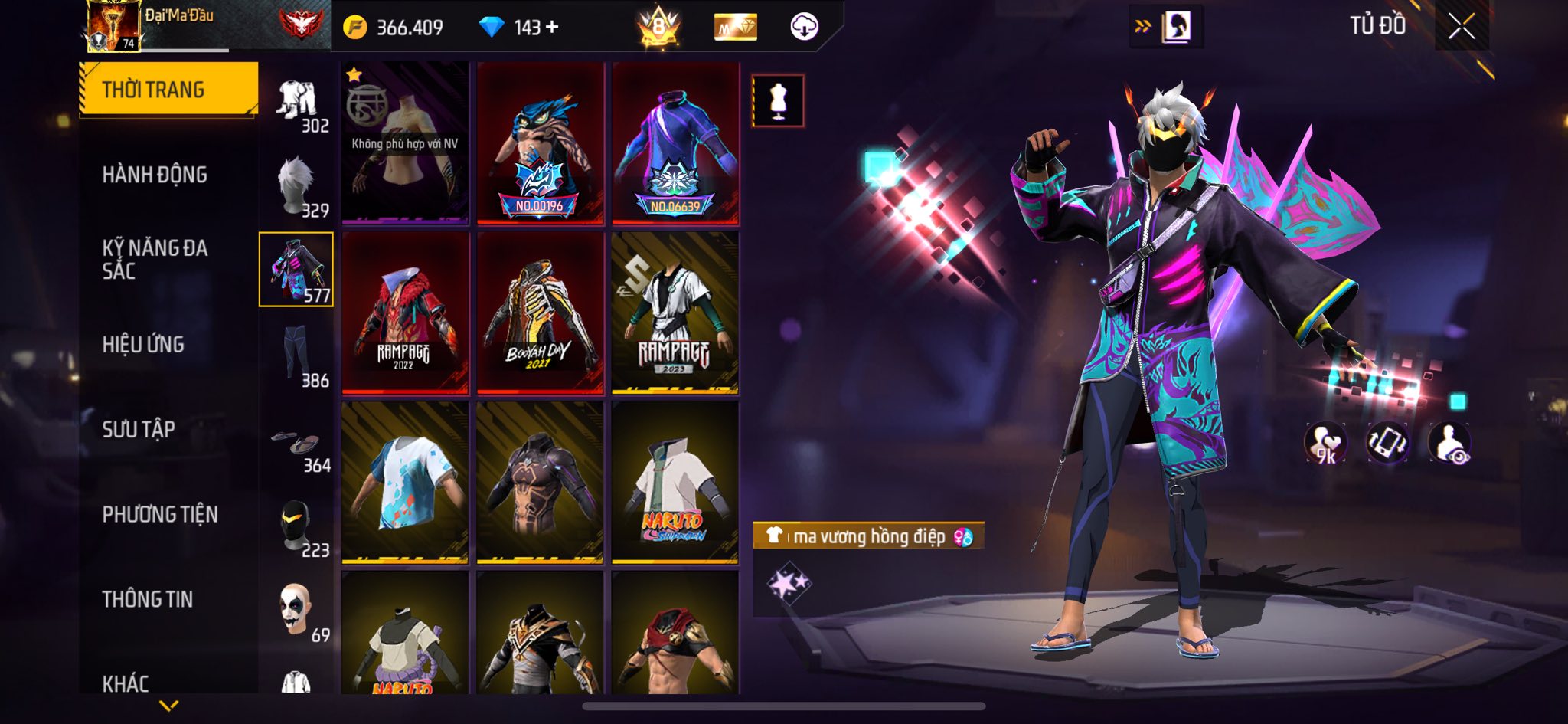Show the THÔNG TIN tab
Viewport: 1568px width, 724px height.
tap(147, 599)
